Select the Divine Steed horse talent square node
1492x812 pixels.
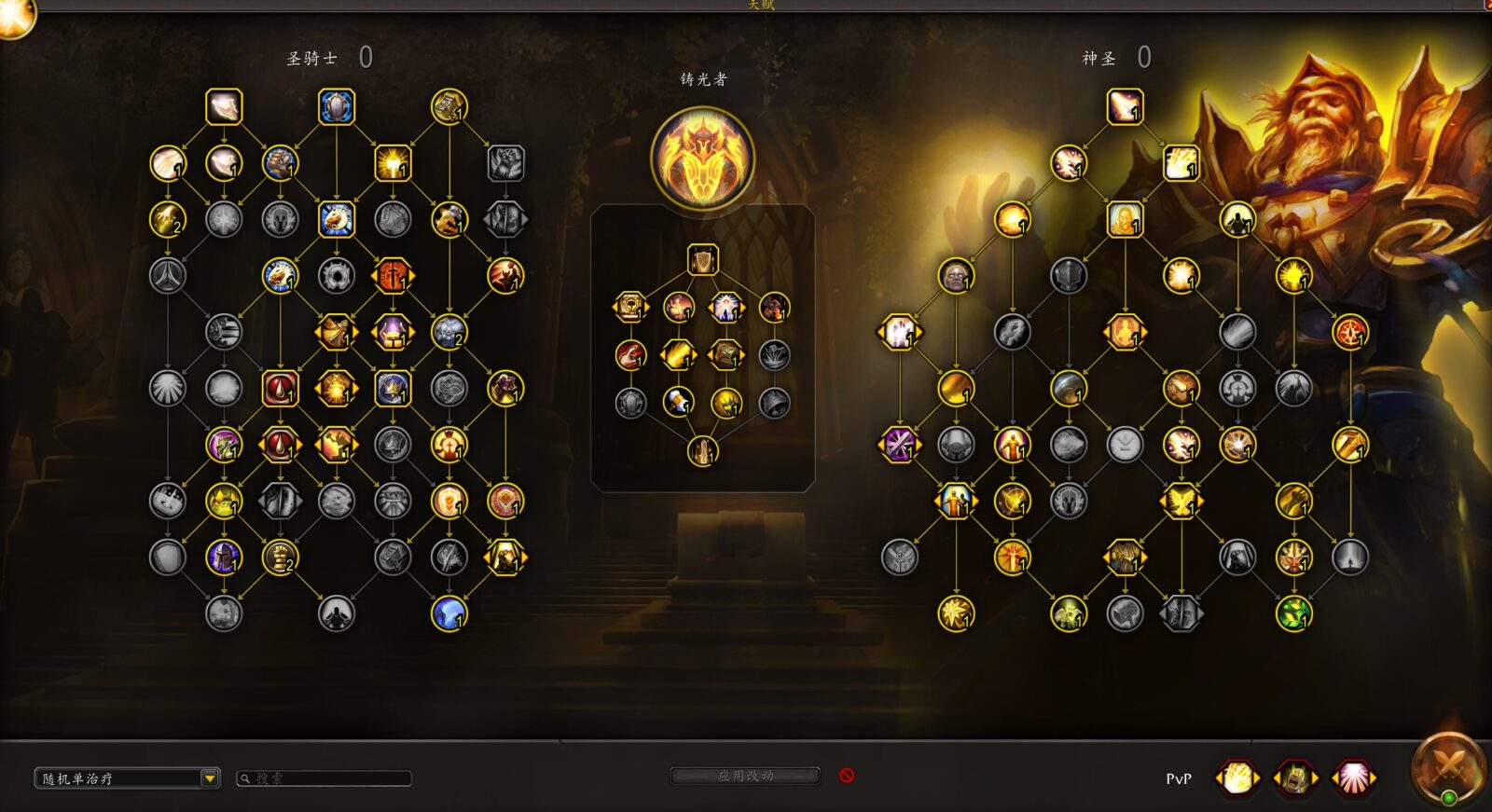[337, 220]
